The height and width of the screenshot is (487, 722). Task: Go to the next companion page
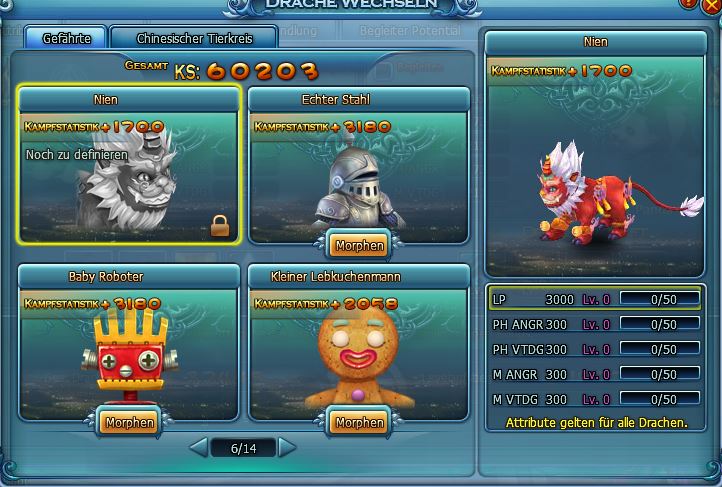click(288, 448)
